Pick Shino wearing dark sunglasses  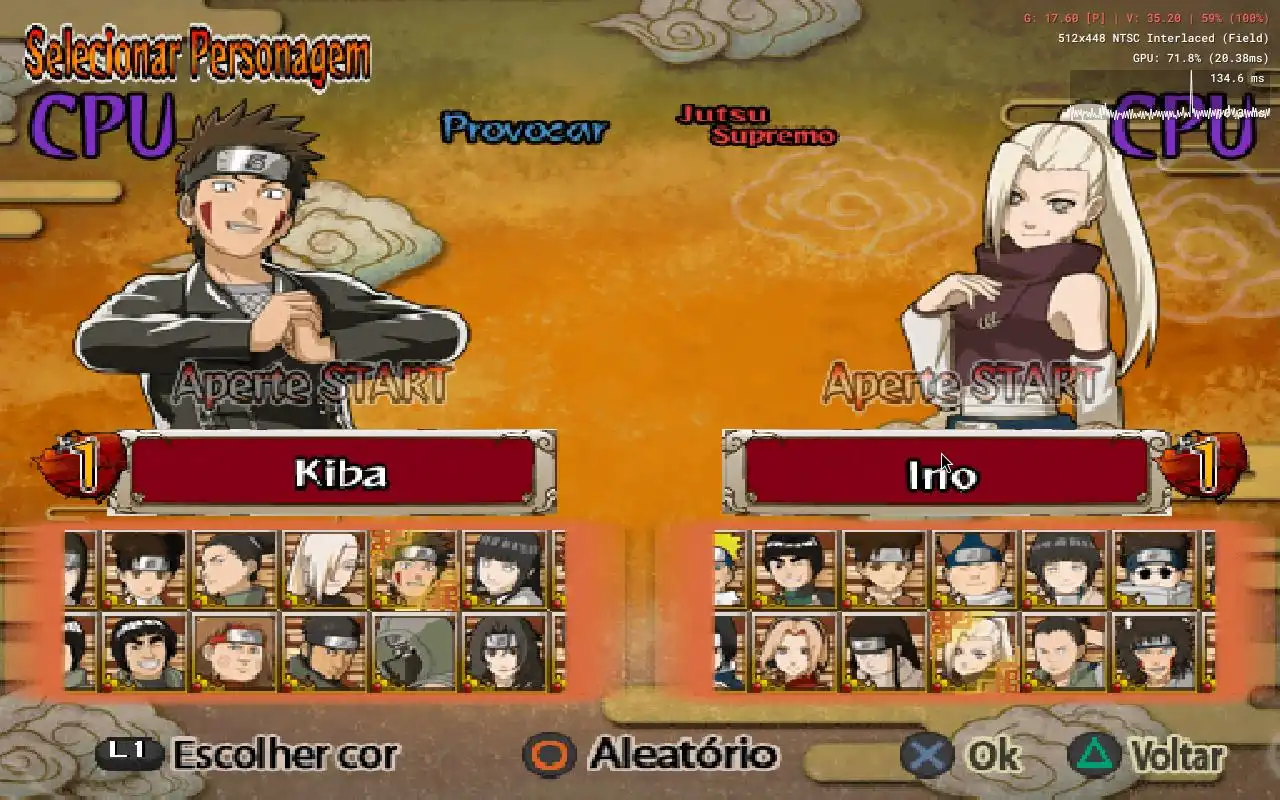click(1154, 569)
